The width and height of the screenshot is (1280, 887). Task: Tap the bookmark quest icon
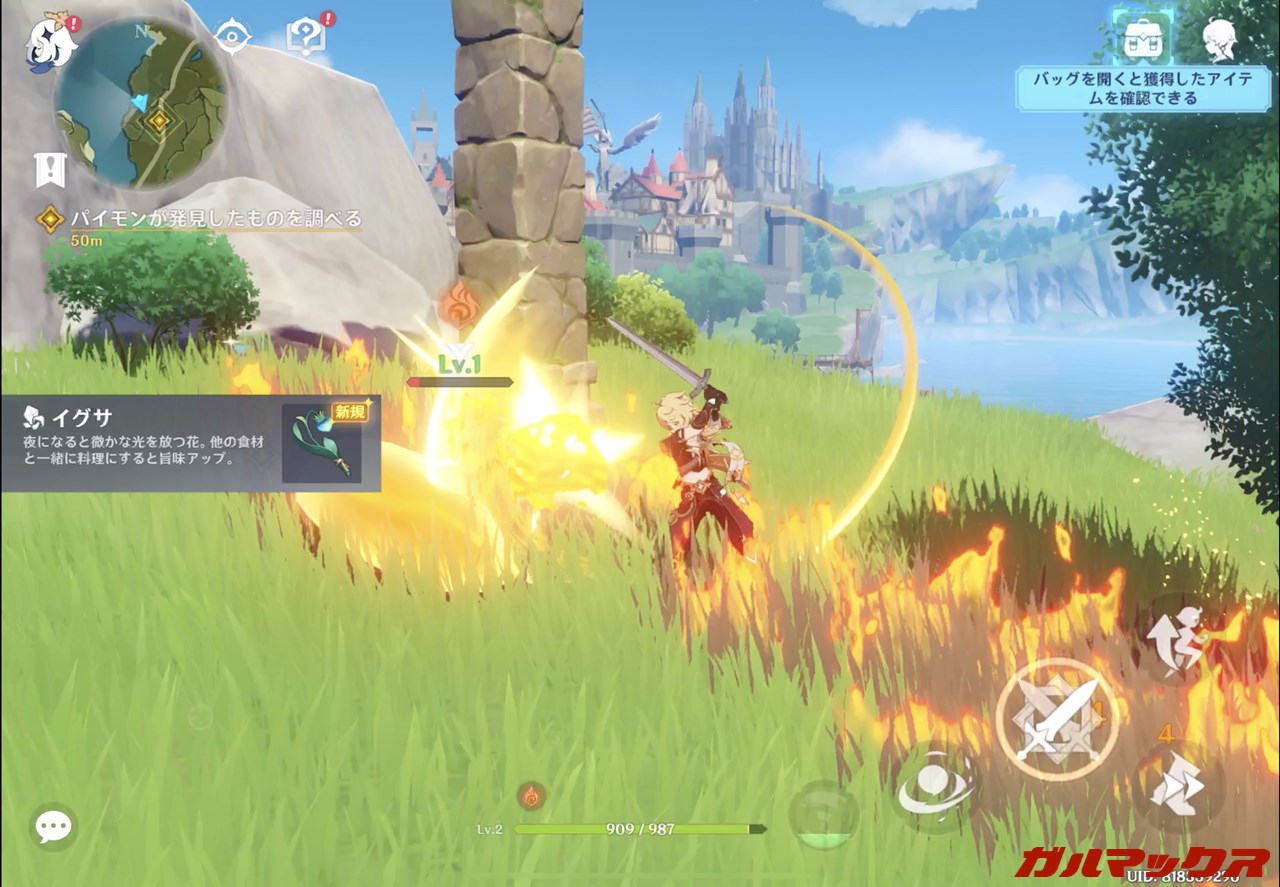pos(49,170)
